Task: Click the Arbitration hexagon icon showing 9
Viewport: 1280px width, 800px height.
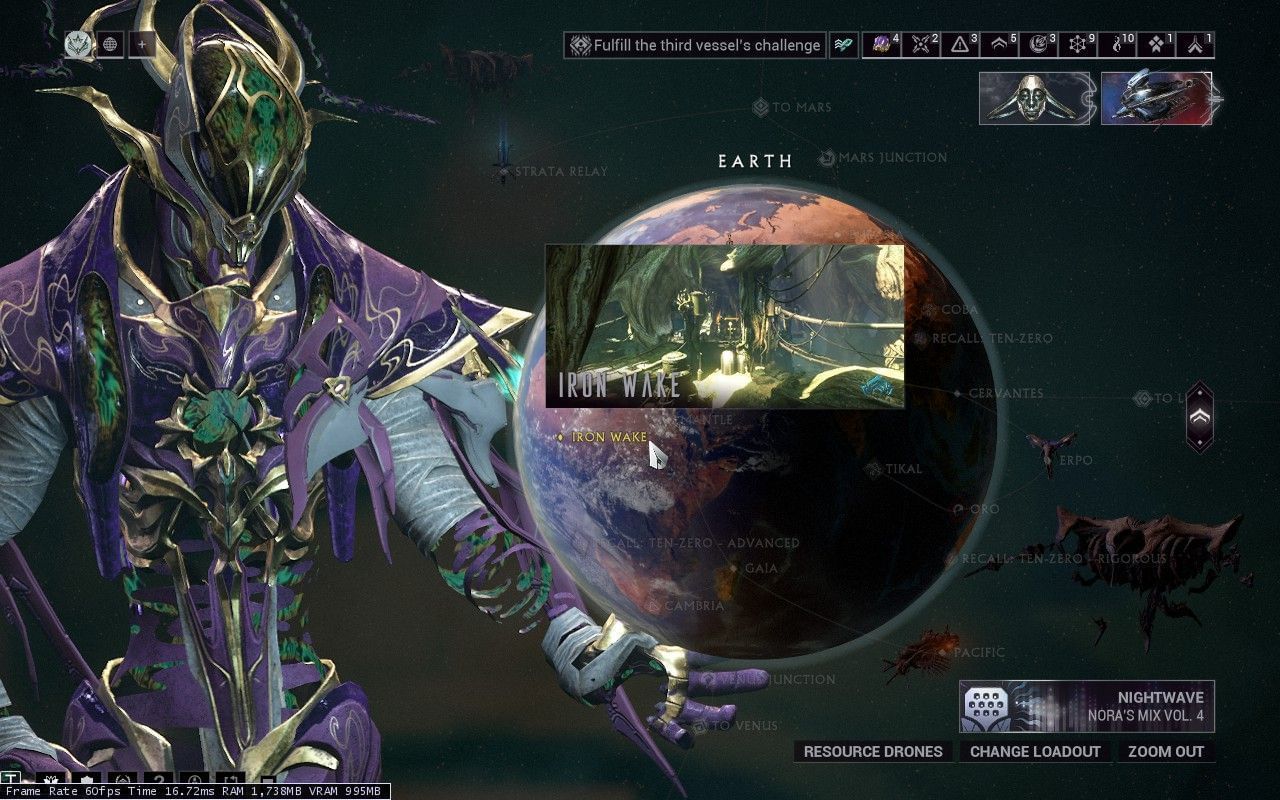Action: [1077, 45]
